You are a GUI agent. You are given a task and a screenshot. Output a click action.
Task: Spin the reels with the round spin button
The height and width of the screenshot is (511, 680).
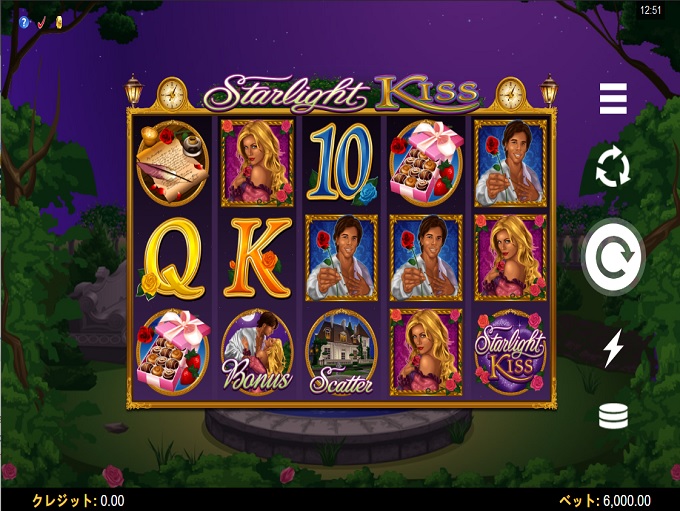tap(613, 257)
